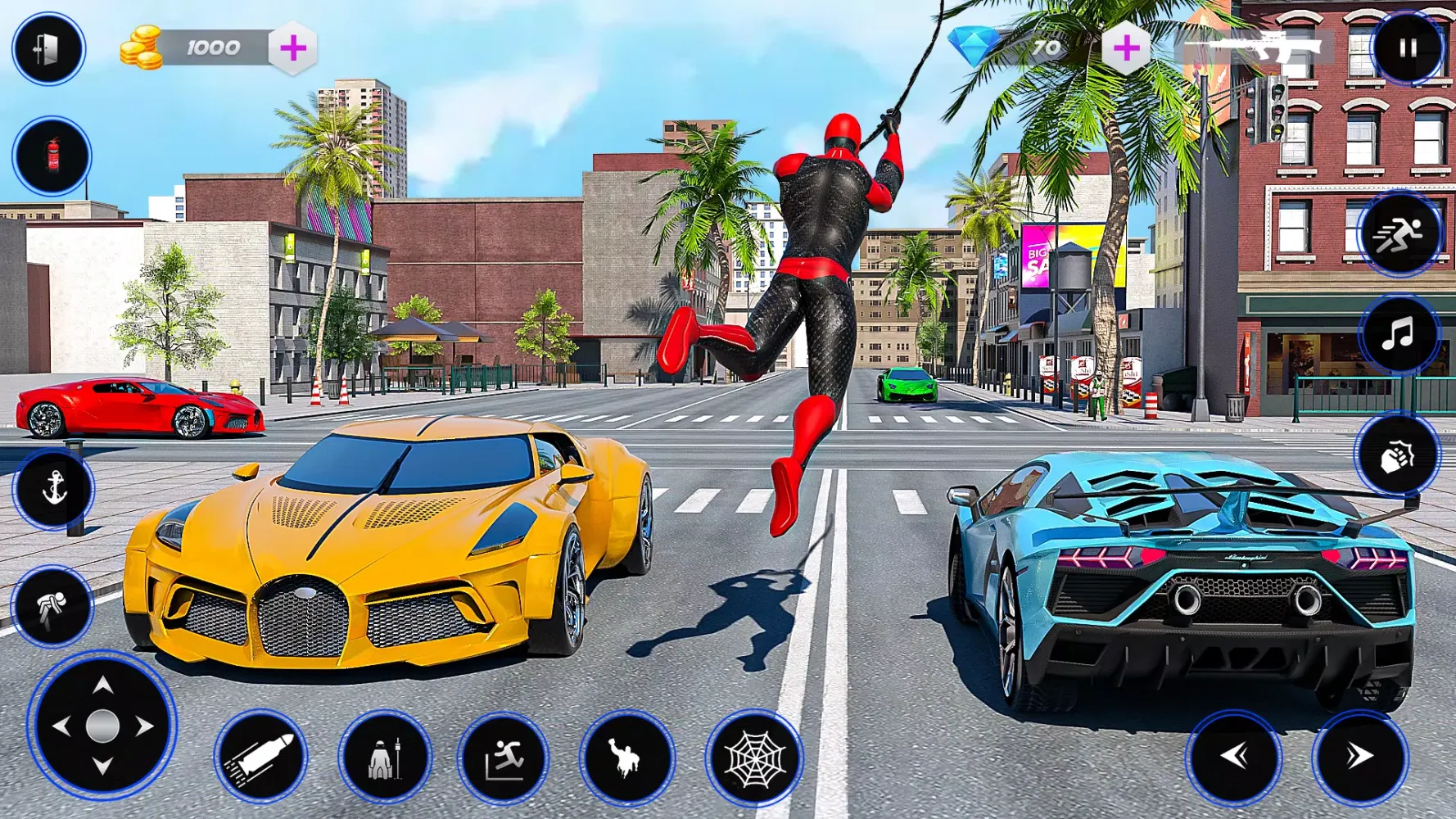Tap the exit door icon
The height and width of the screenshot is (819, 1456).
pos(48,49)
